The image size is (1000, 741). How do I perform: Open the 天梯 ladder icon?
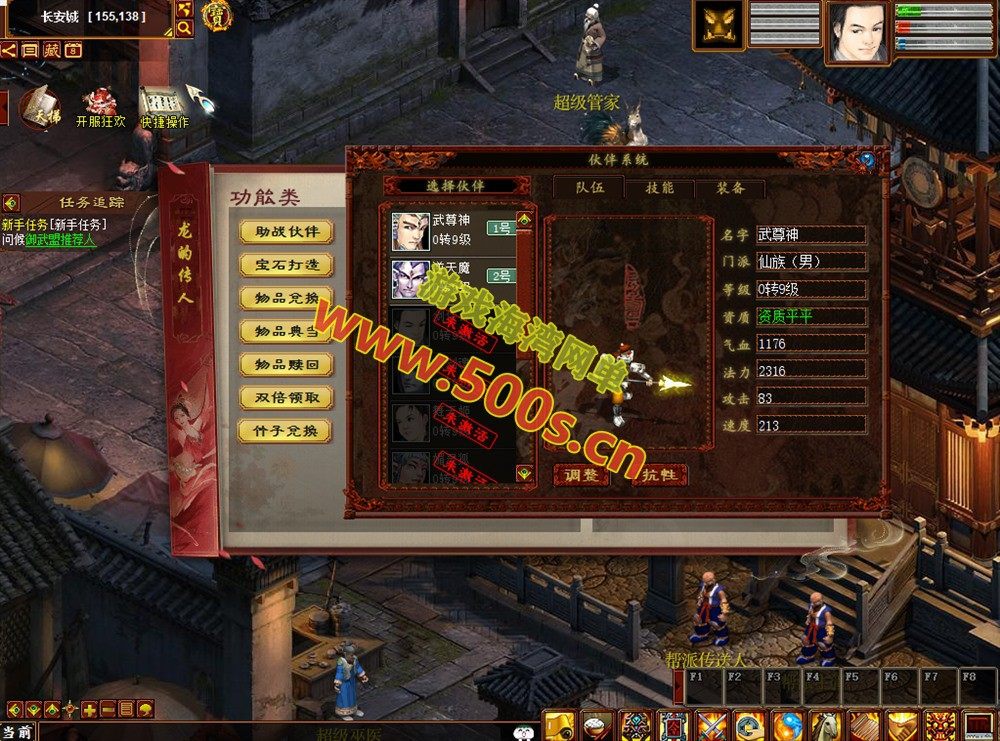[x=39, y=106]
